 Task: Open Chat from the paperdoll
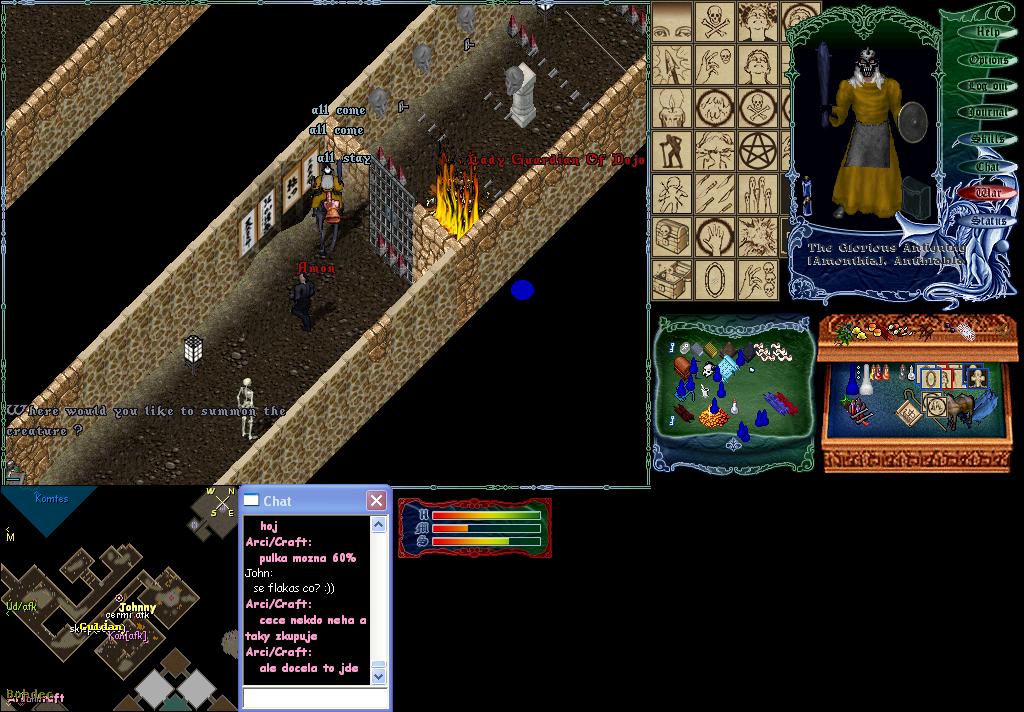point(988,166)
